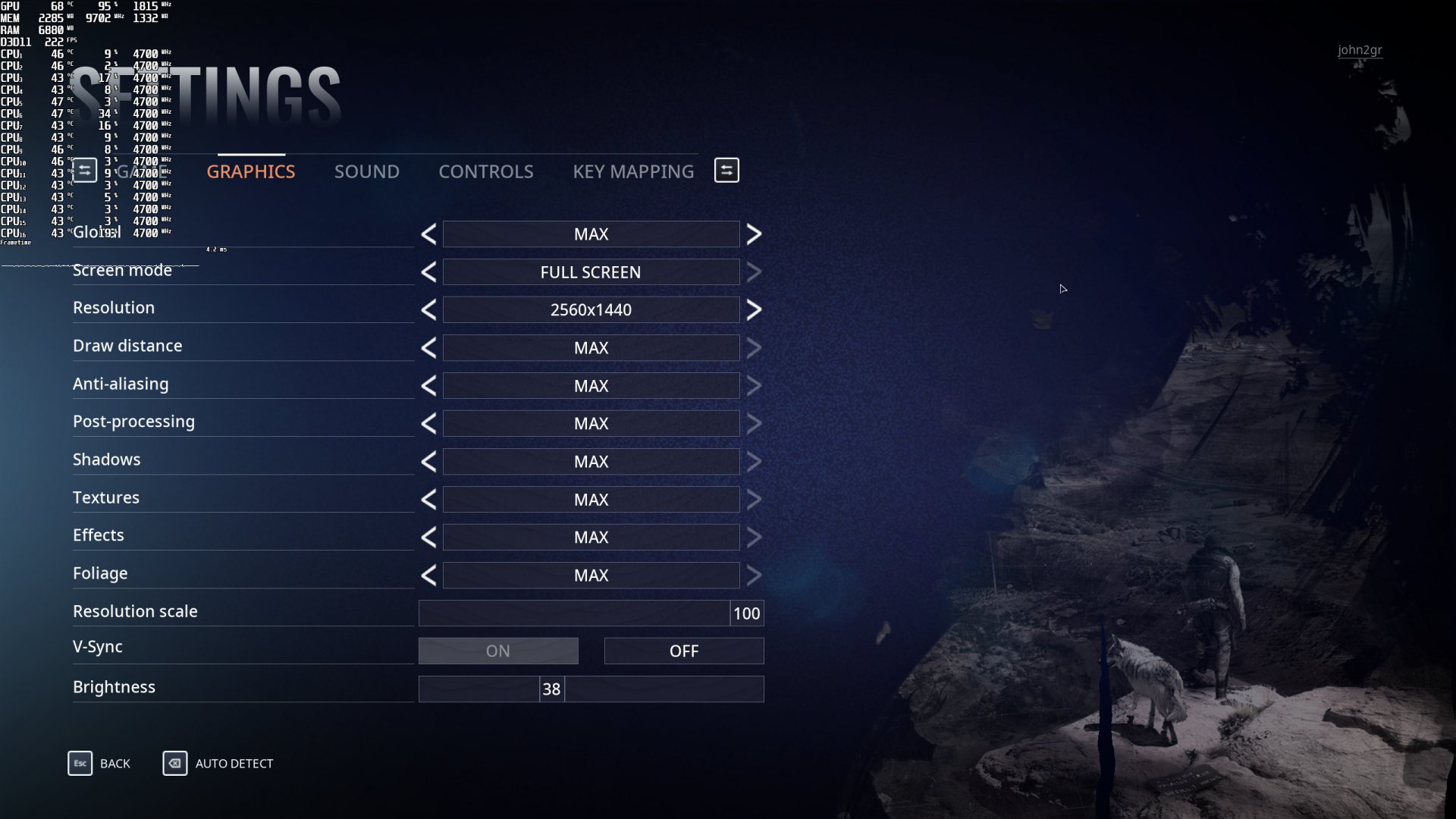Click the preset icon right of KEY MAPPING
This screenshot has width=1456, height=819.
pos(726,170)
